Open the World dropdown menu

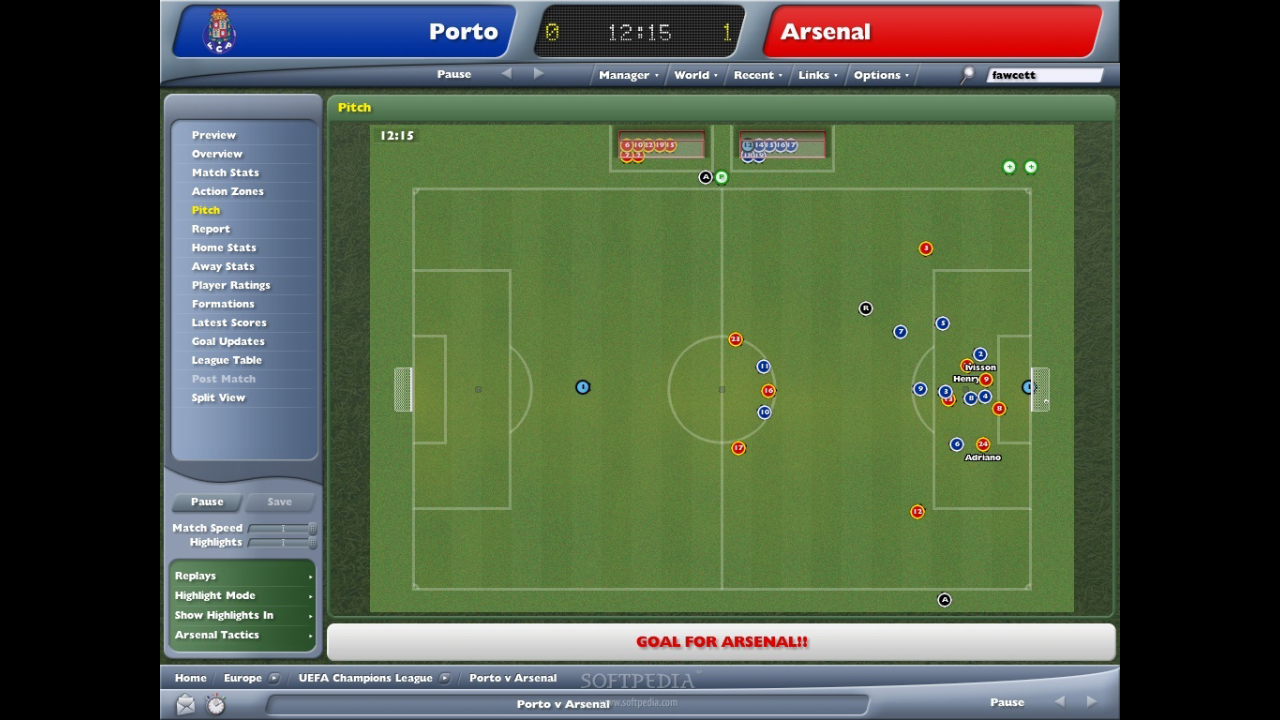pos(694,75)
